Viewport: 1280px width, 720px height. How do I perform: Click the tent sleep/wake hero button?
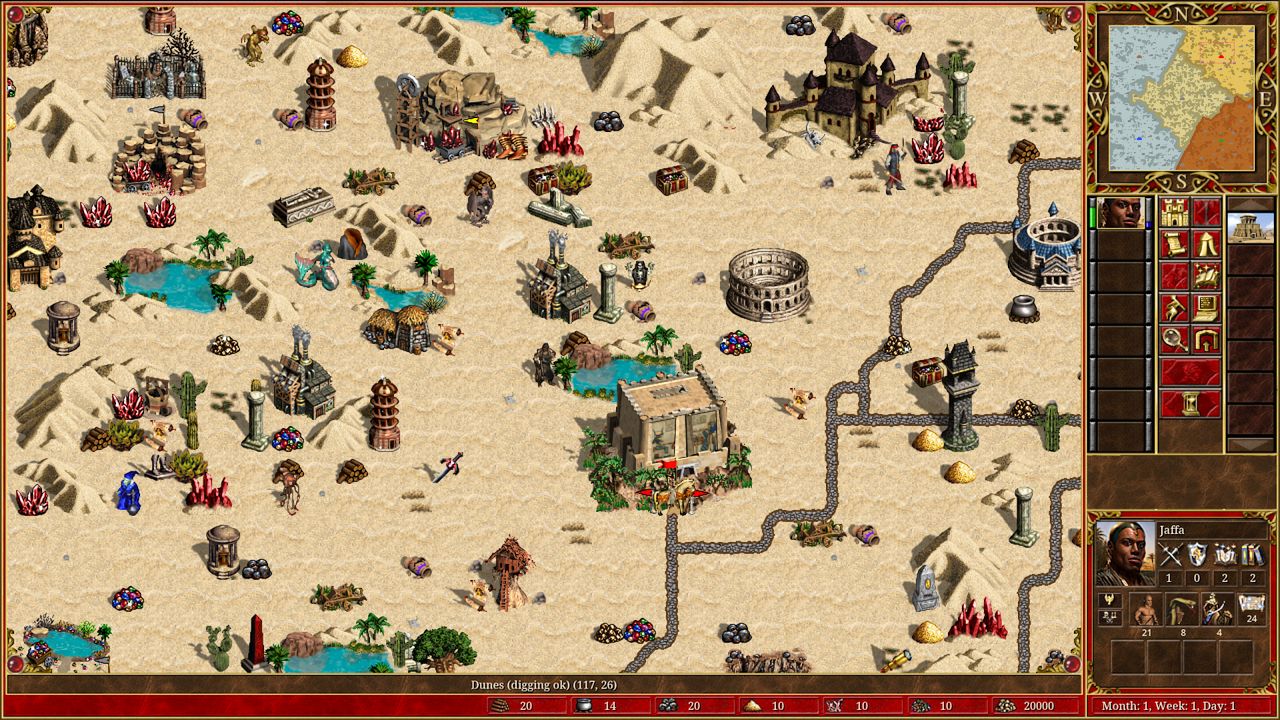click(1206, 245)
